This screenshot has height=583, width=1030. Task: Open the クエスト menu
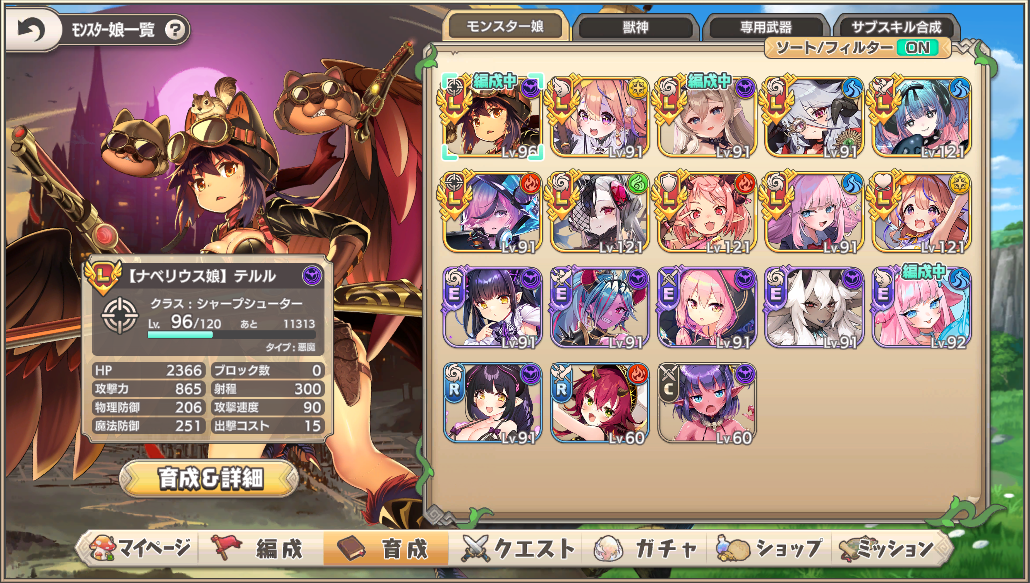513,548
